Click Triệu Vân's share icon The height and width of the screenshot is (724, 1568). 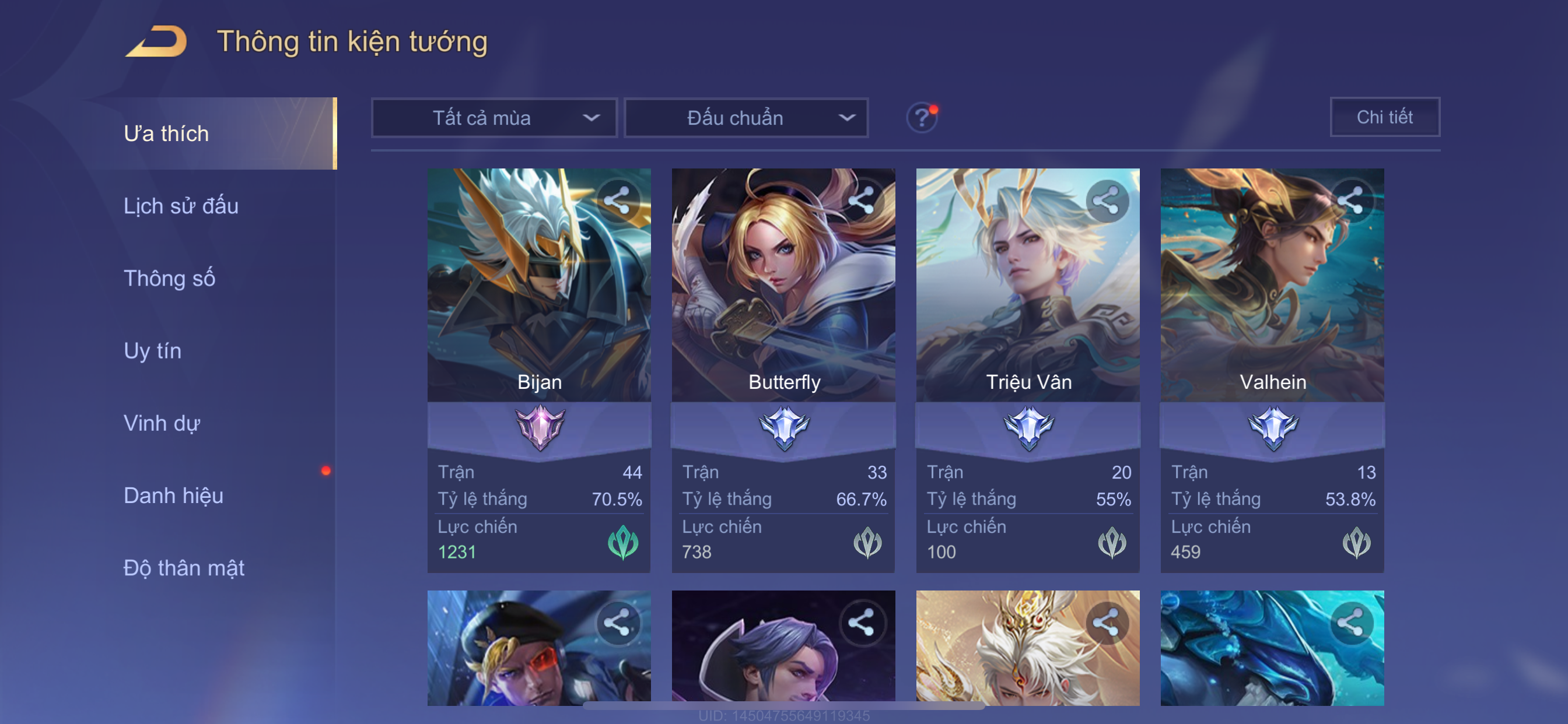pos(1105,200)
